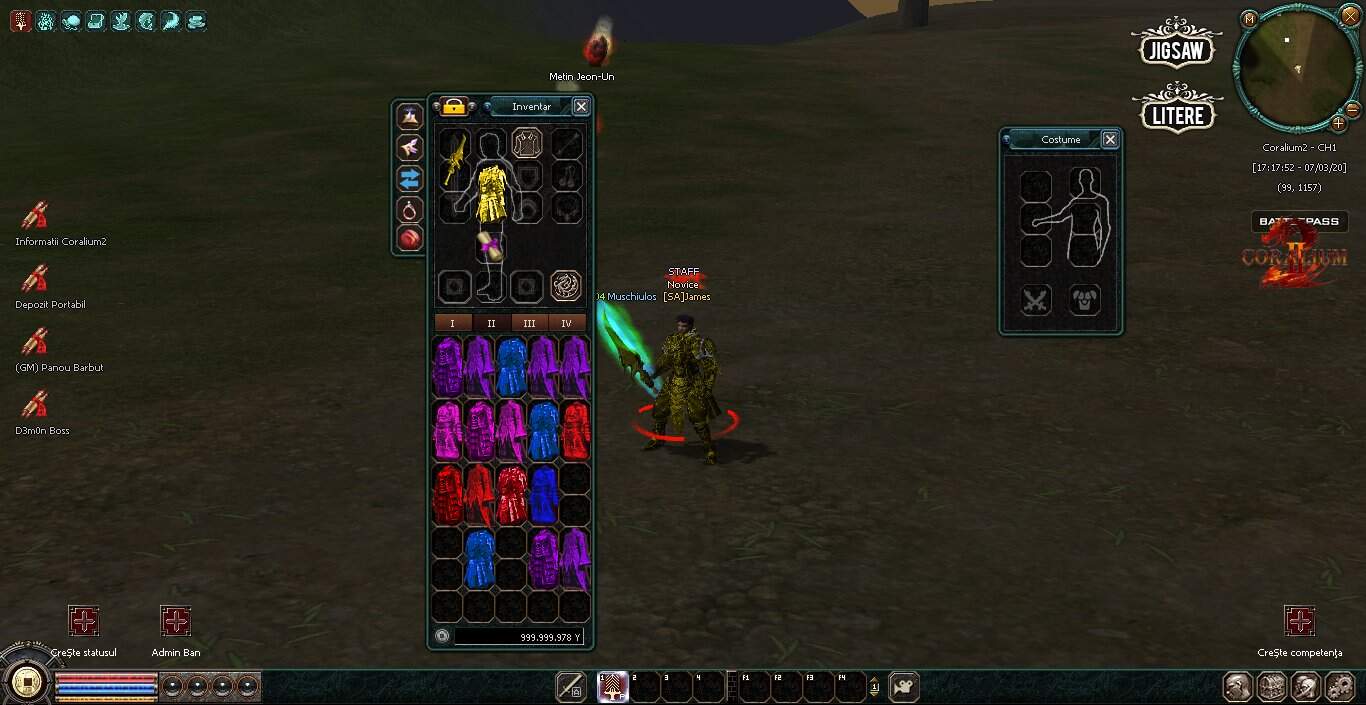Image resolution: width=1366 pixels, height=705 pixels.
Task: Open the ring side button on inventory
Action: pos(410,209)
